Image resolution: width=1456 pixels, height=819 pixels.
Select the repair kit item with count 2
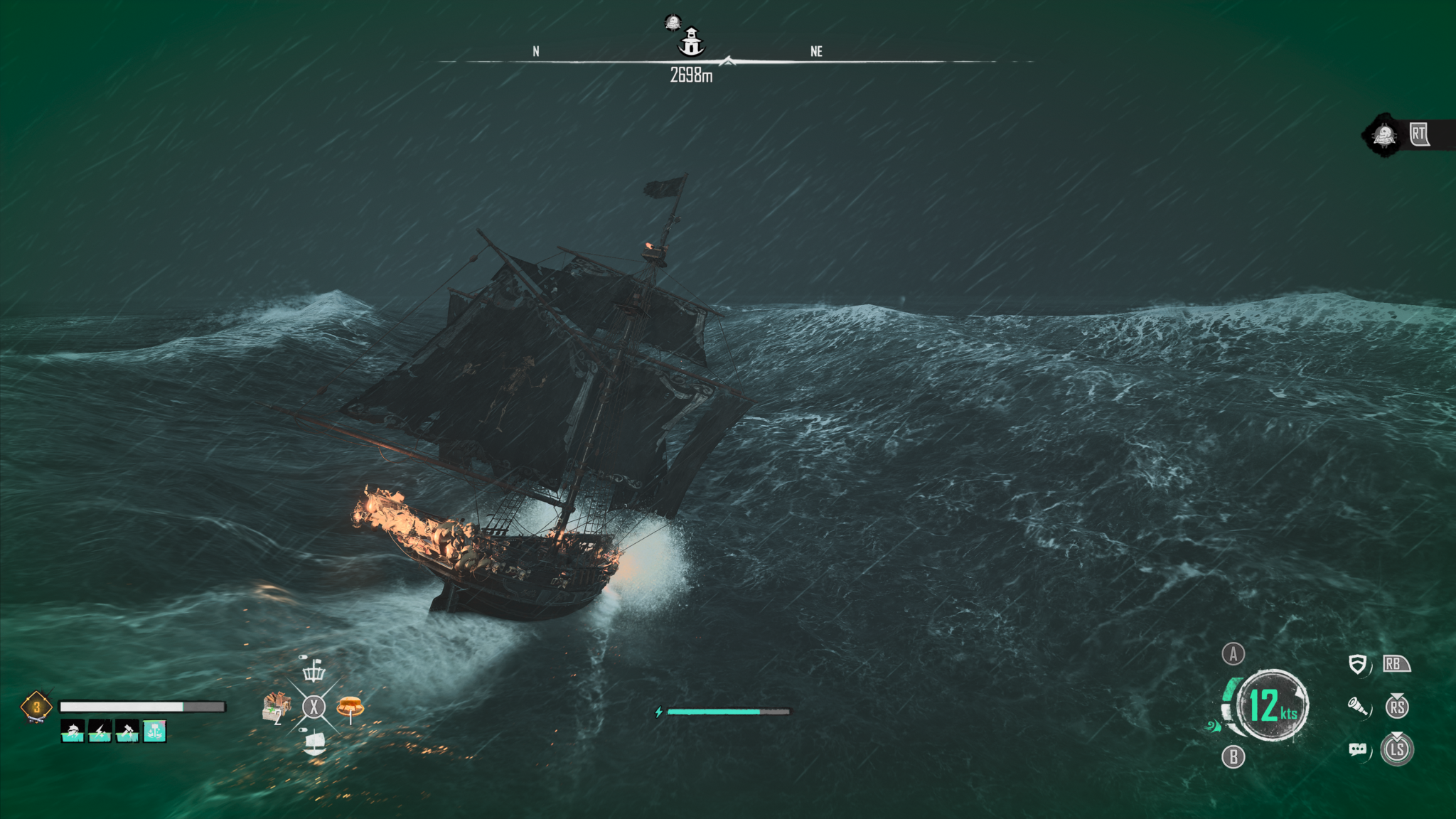pos(276,707)
